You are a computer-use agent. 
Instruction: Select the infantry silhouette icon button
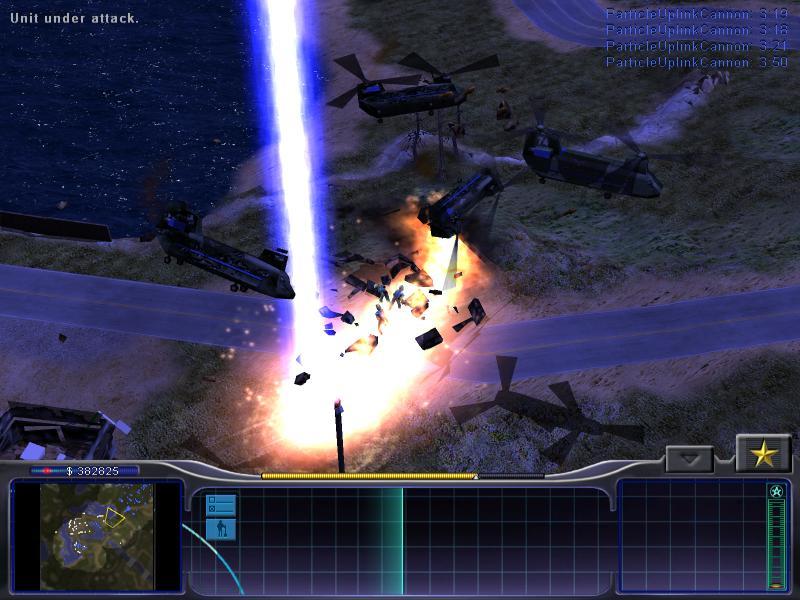220,528
